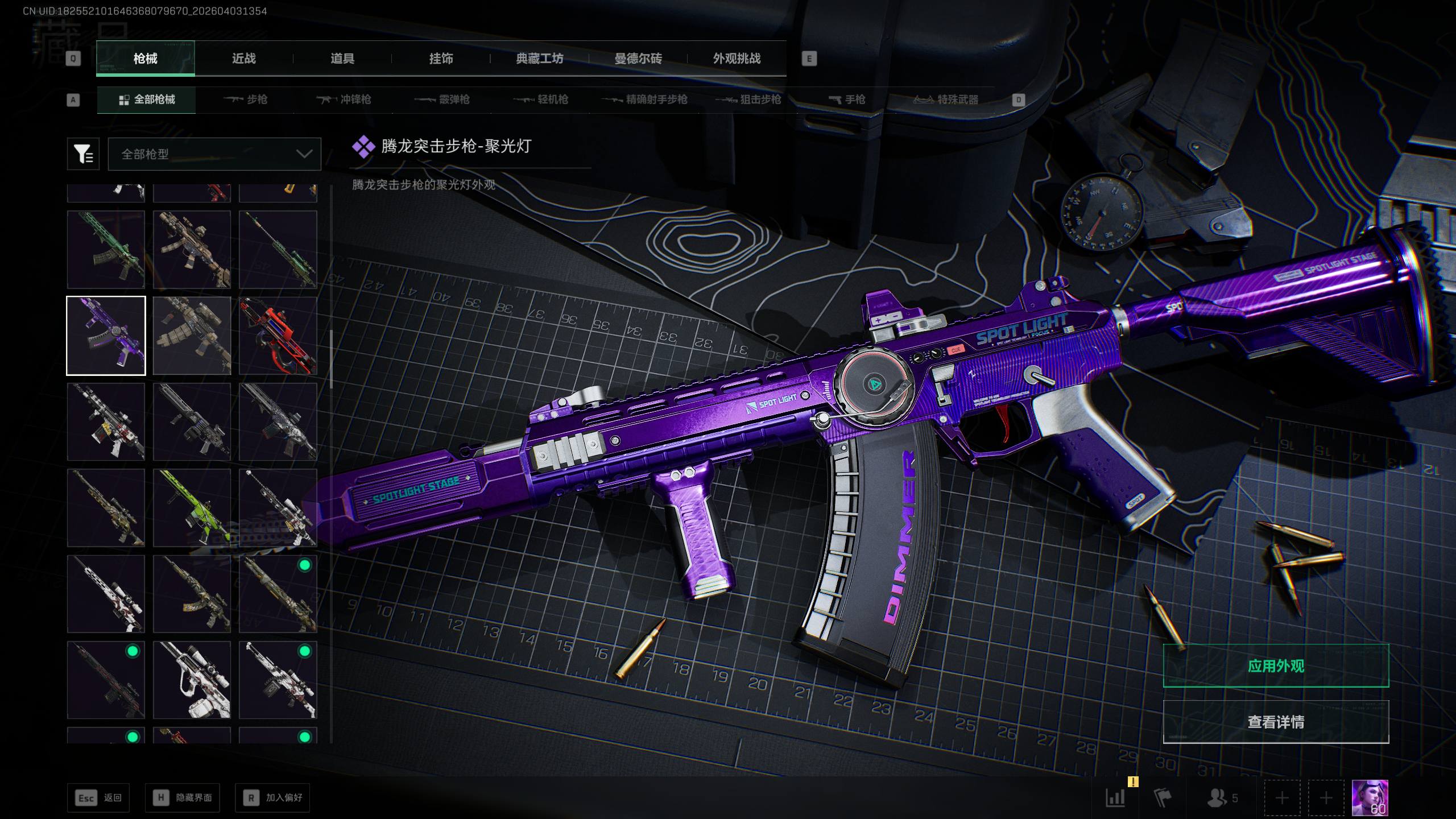Open the 曼德尔砖 tab
Screen dimensions: 1456x819
(x=638, y=59)
